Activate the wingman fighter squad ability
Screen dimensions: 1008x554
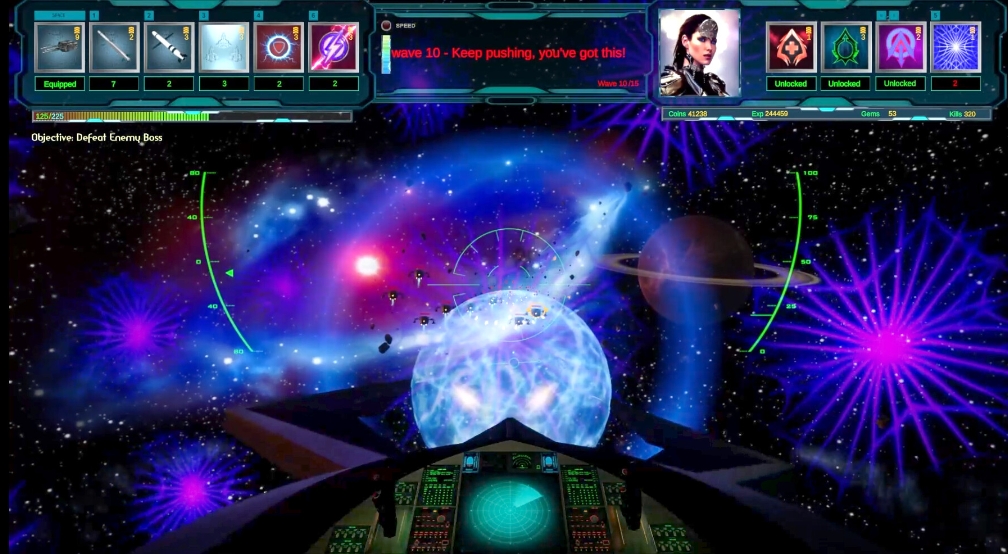(x=223, y=47)
